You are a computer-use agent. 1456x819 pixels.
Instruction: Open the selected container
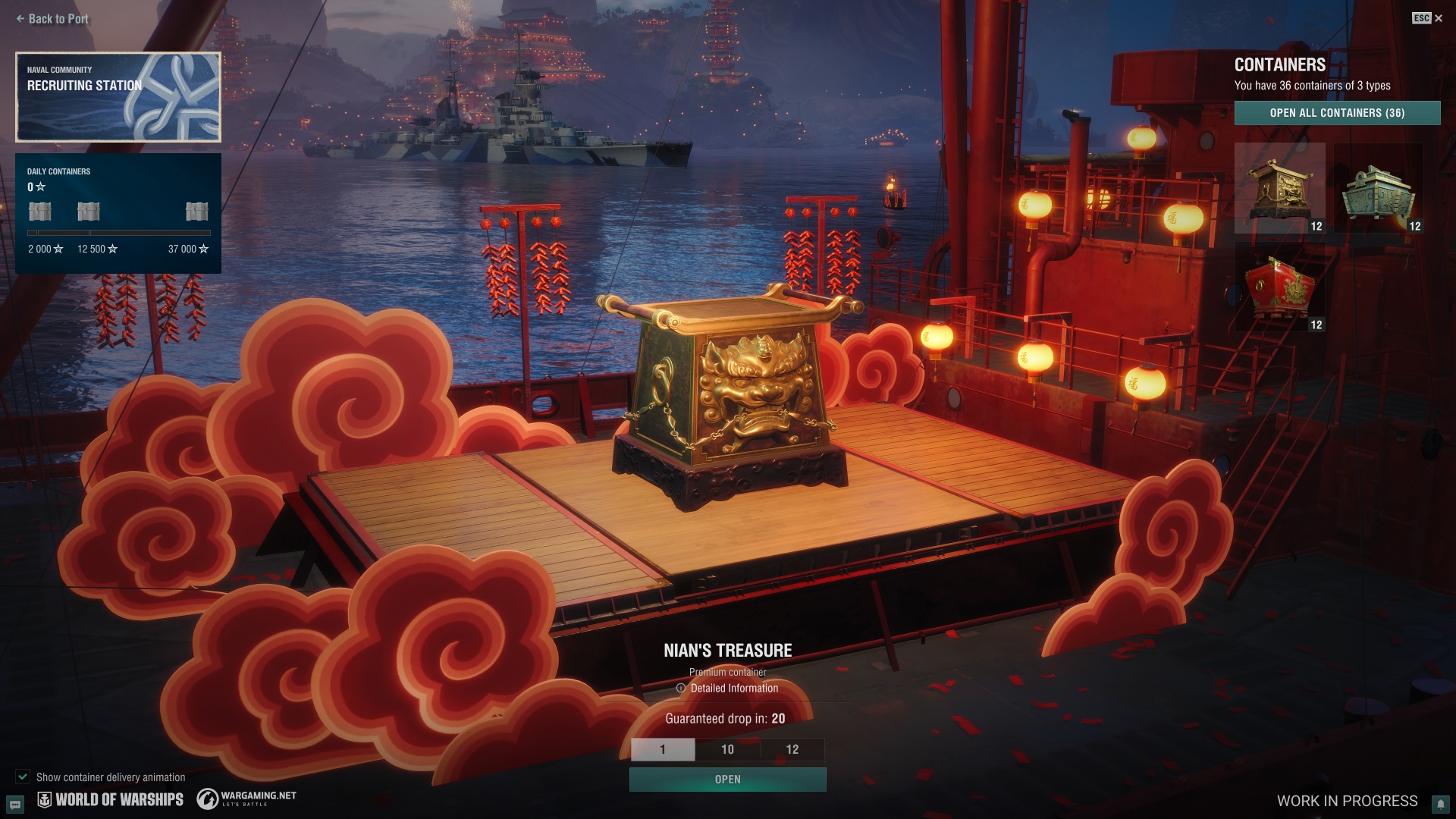[x=727, y=780]
